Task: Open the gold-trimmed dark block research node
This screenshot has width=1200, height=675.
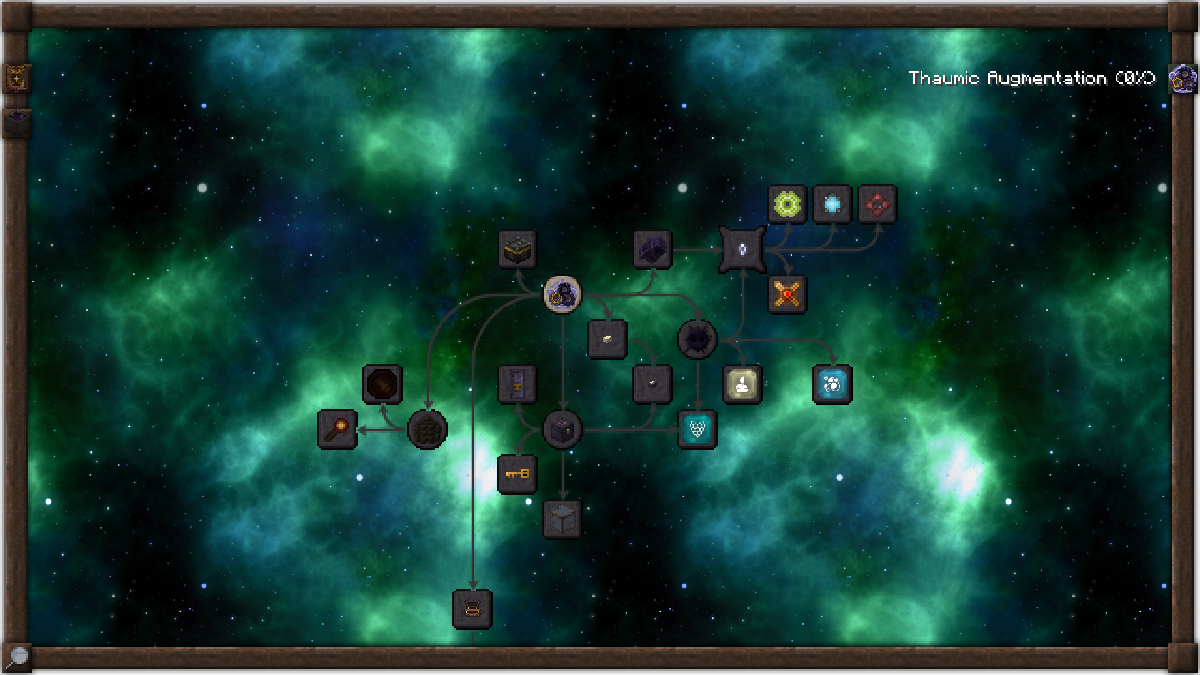Action: pos(517,249)
